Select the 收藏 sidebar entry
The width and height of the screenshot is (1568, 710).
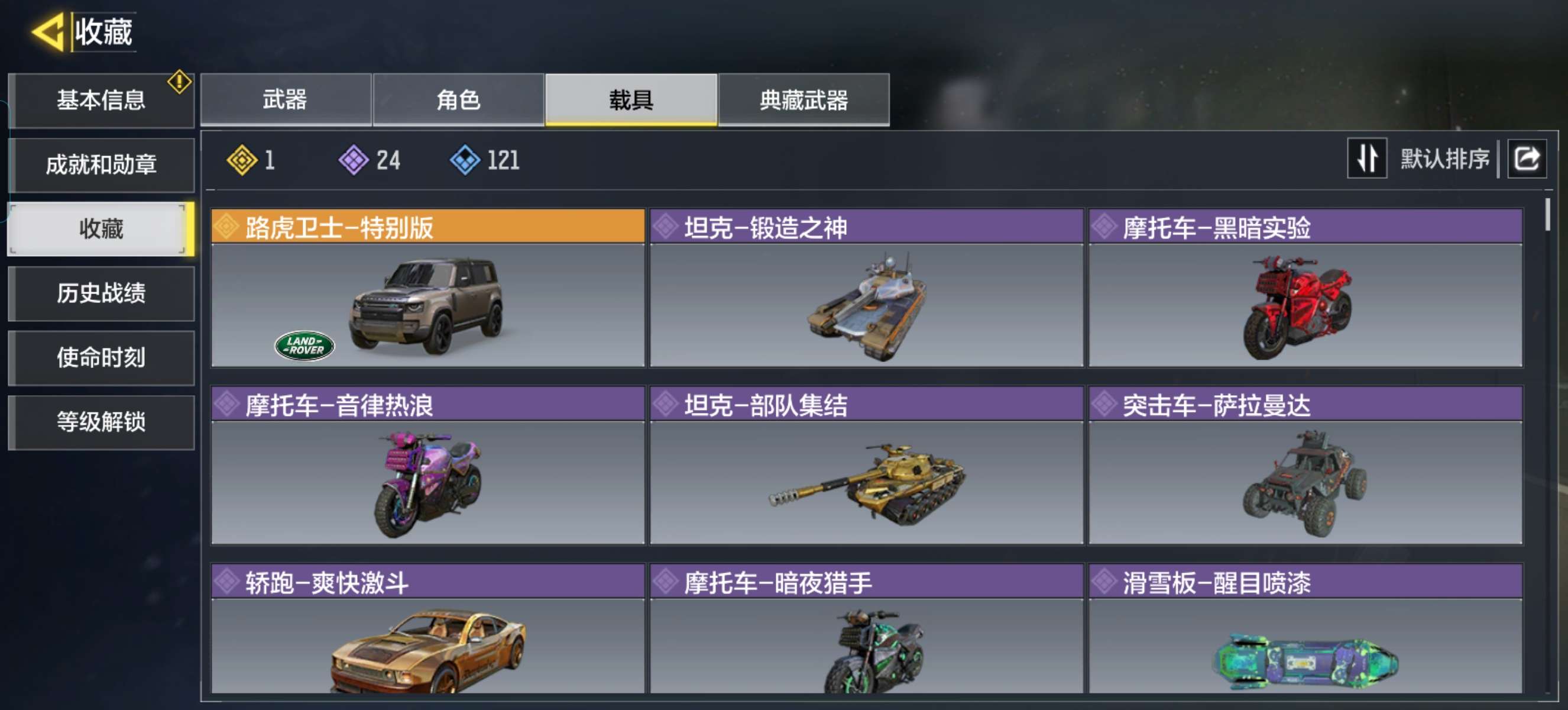coord(101,229)
